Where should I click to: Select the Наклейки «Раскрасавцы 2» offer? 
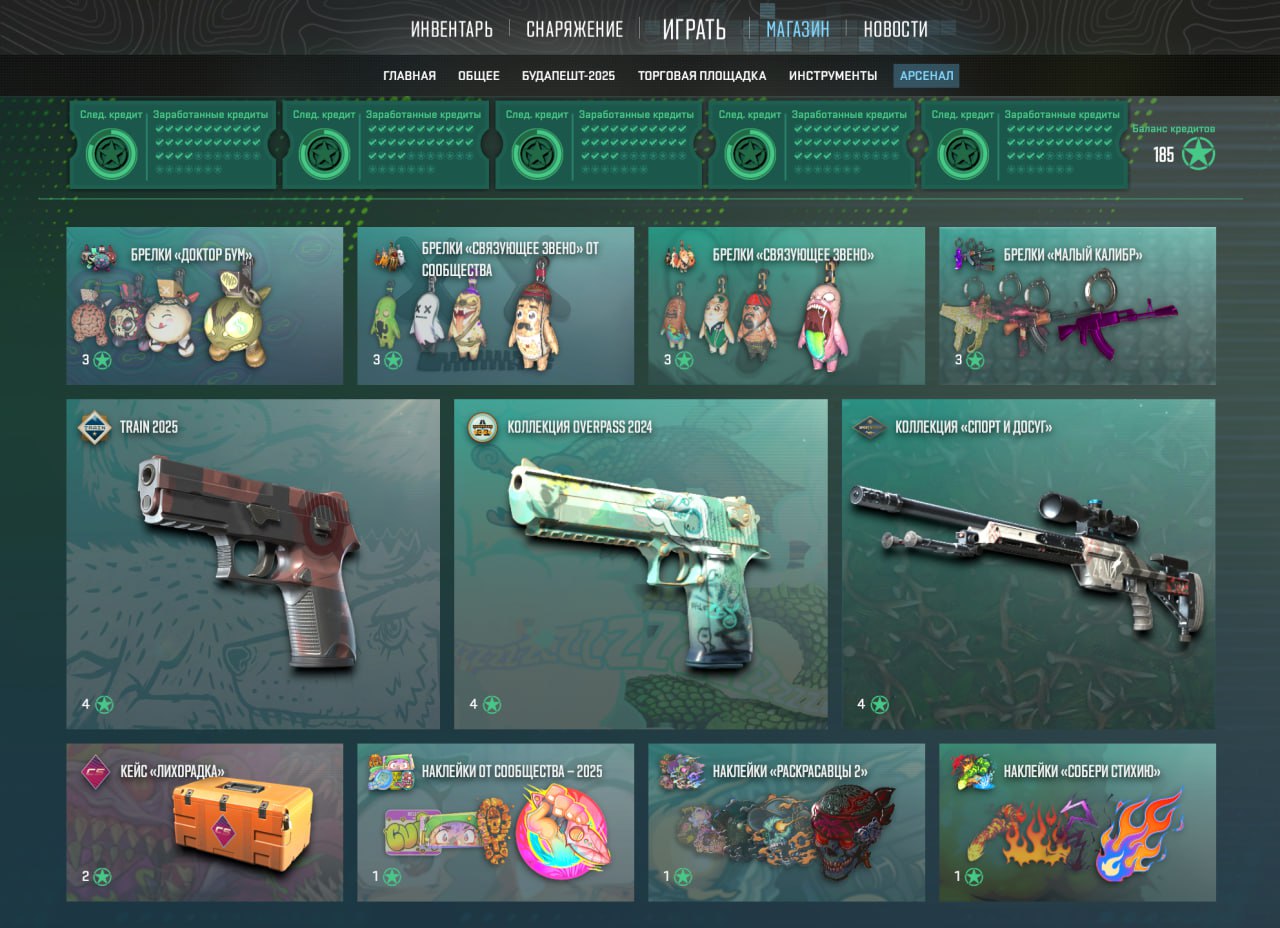click(786, 822)
